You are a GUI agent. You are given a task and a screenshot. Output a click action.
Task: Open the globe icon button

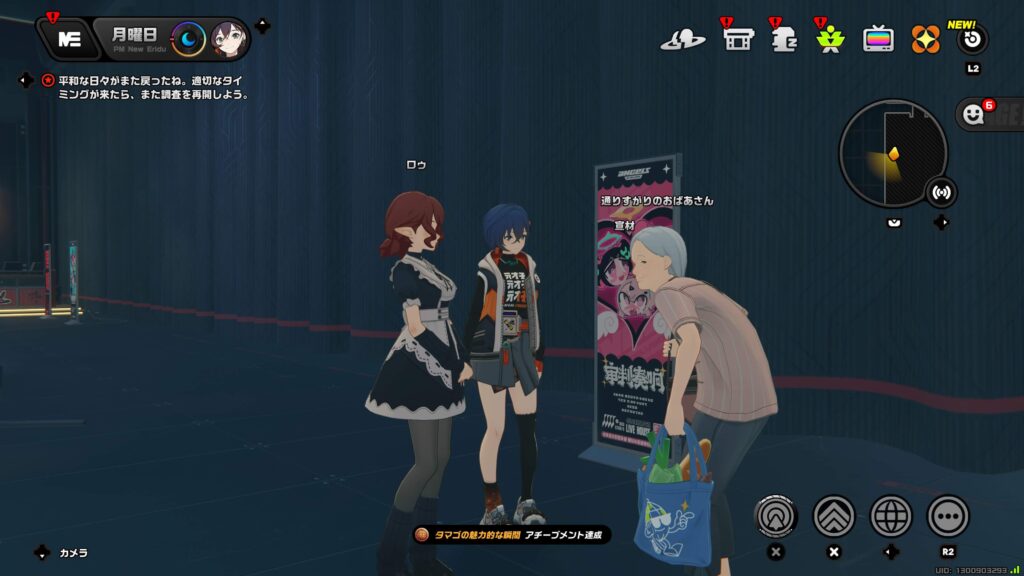pyautogui.click(x=891, y=516)
